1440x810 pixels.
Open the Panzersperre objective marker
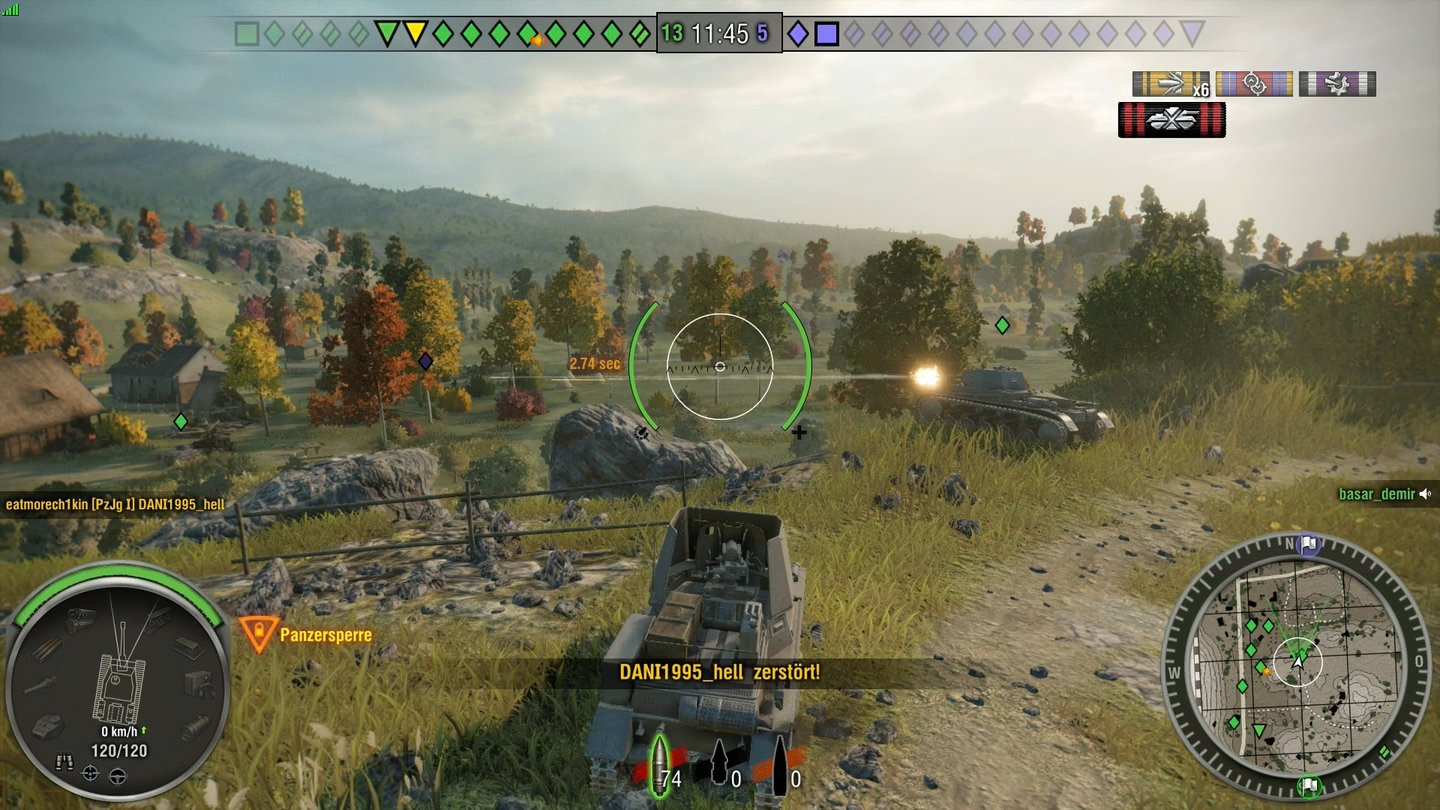(x=261, y=633)
